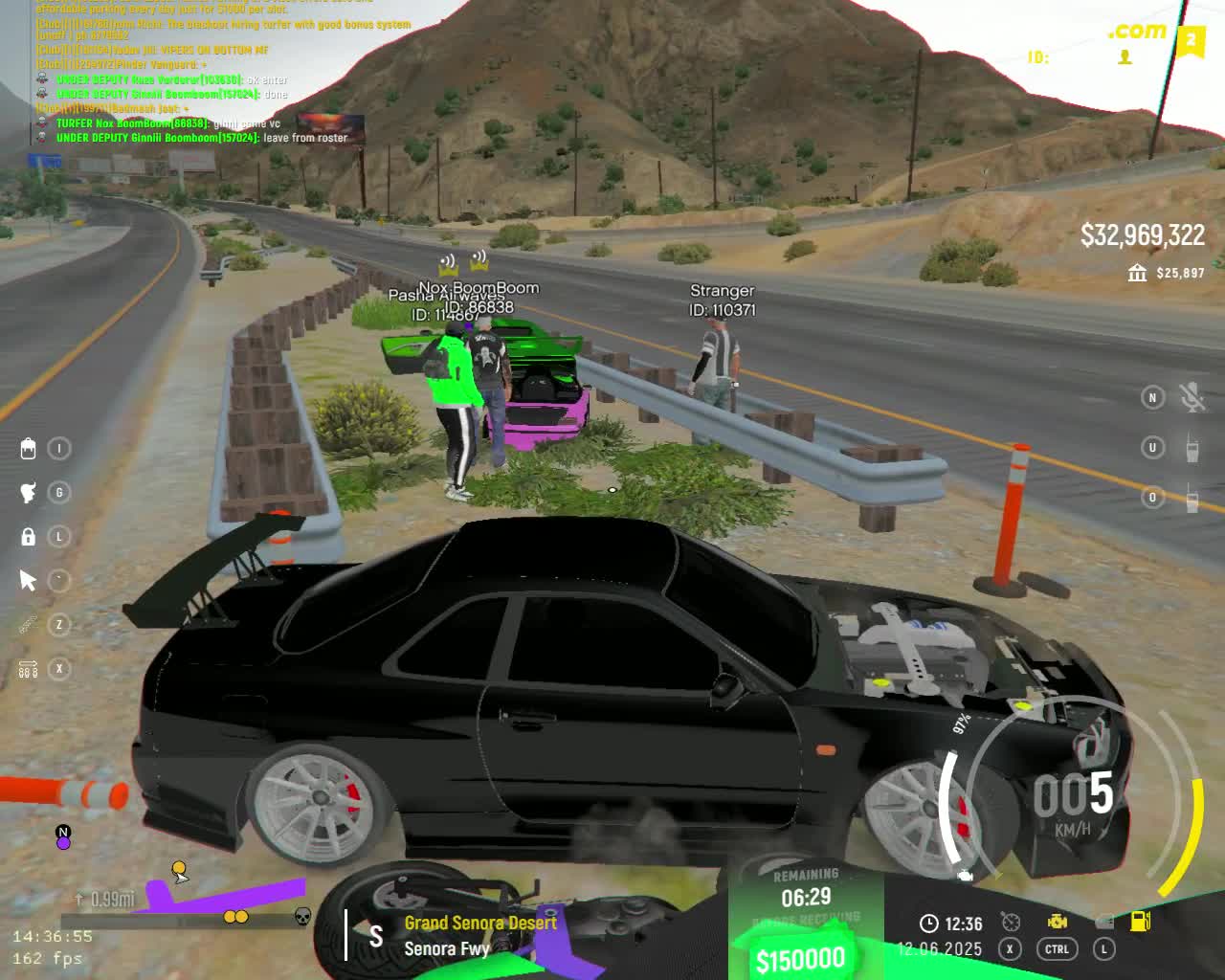Open the backpack inventory icon
The height and width of the screenshot is (980, 1225).
pos(28,448)
